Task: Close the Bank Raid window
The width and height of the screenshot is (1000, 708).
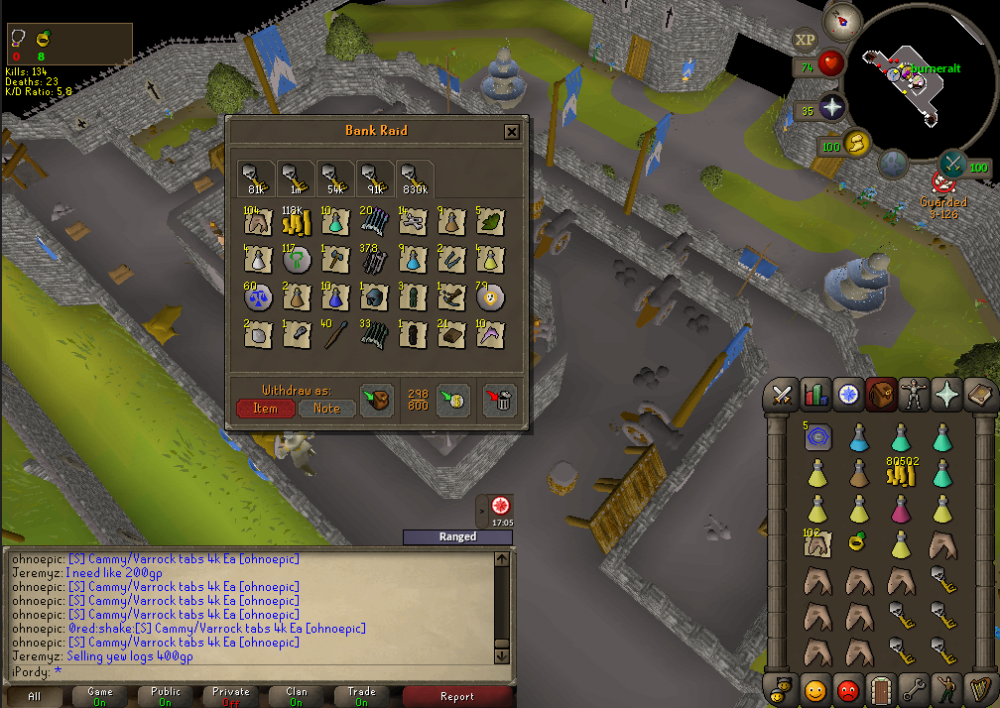Action: pyautogui.click(x=511, y=131)
